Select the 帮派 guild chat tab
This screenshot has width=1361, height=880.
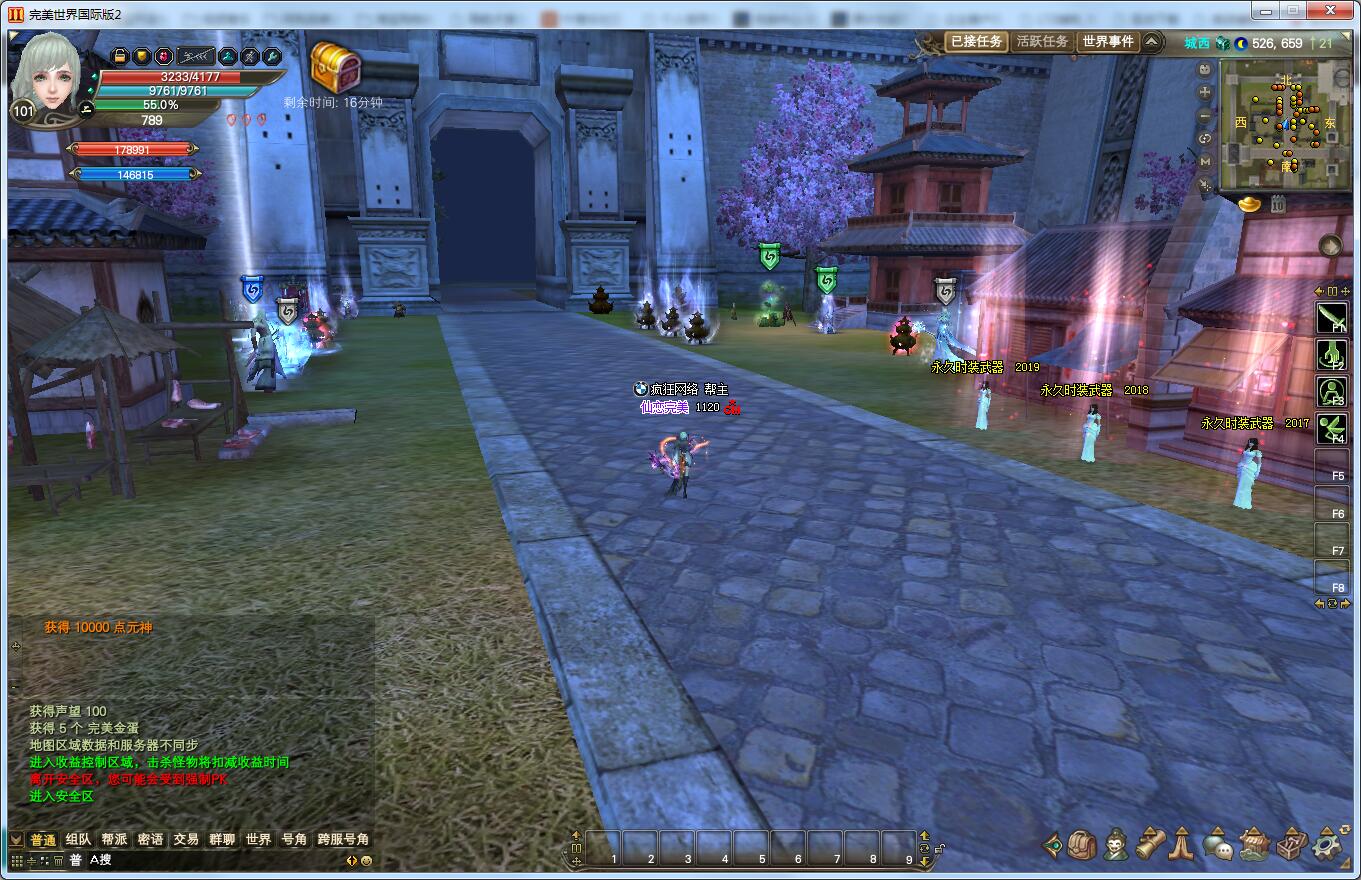pyautogui.click(x=114, y=840)
